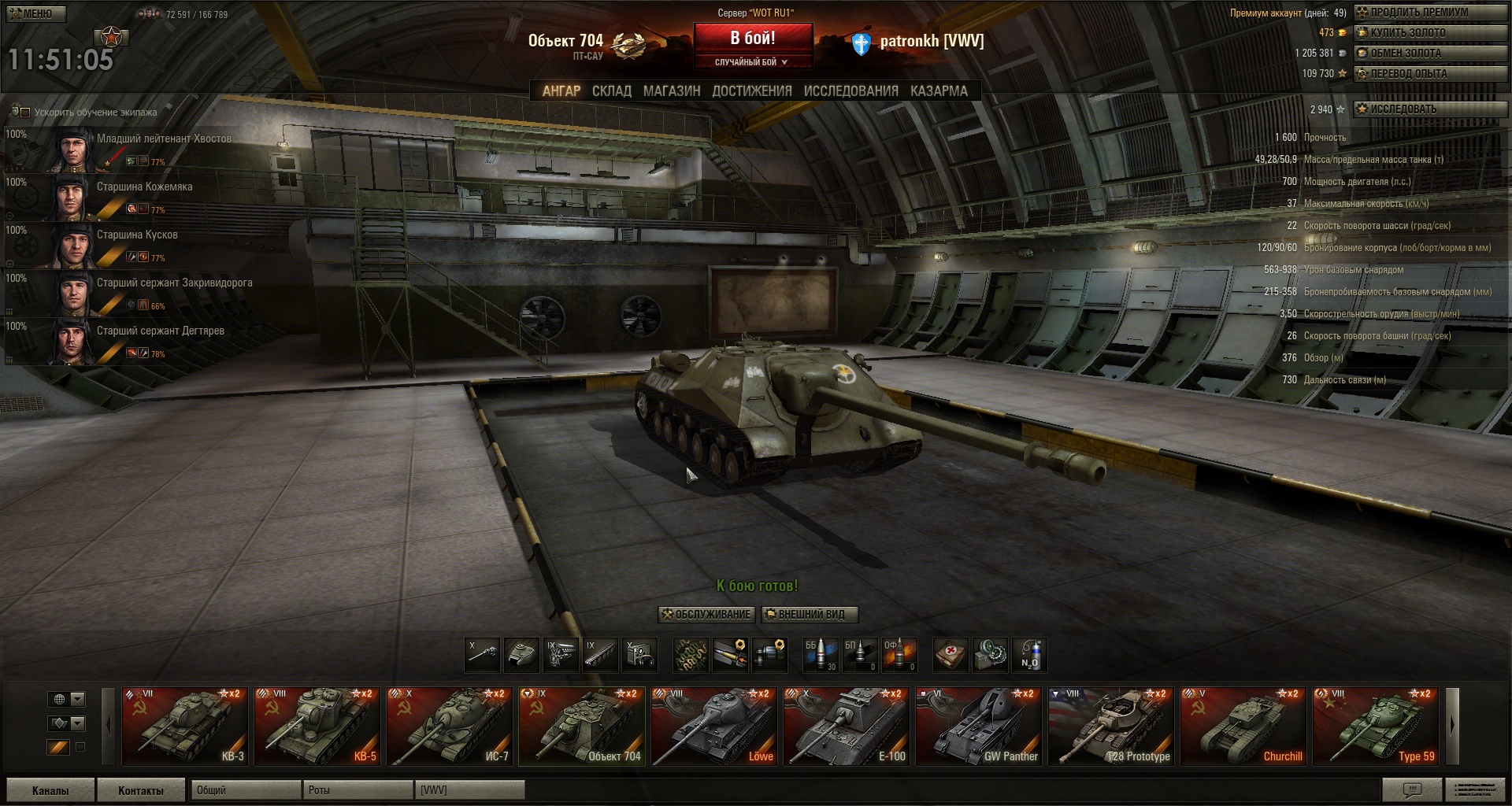Select the Type 59 tank thumbnail
The height and width of the screenshot is (806, 1512).
(1376, 727)
